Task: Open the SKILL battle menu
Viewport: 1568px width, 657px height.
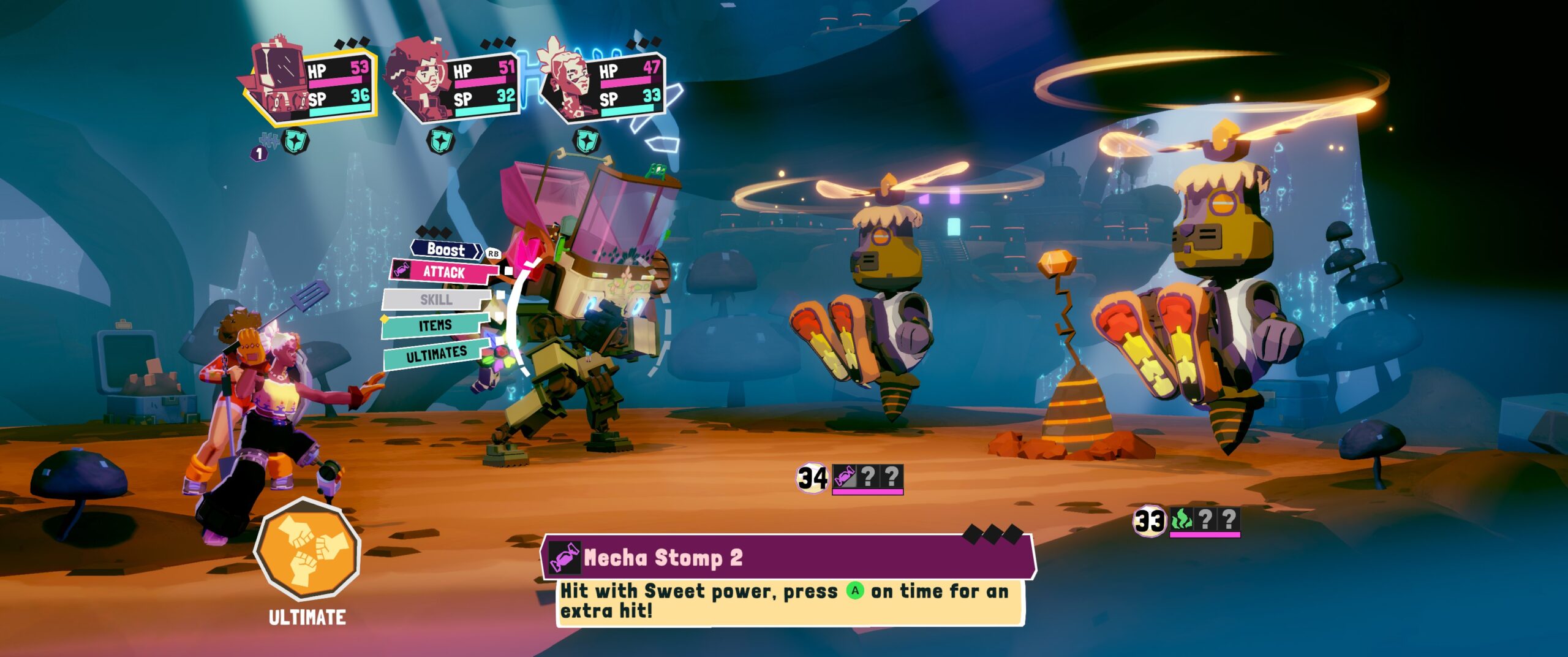Action: pyautogui.click(x=435, y=300)
